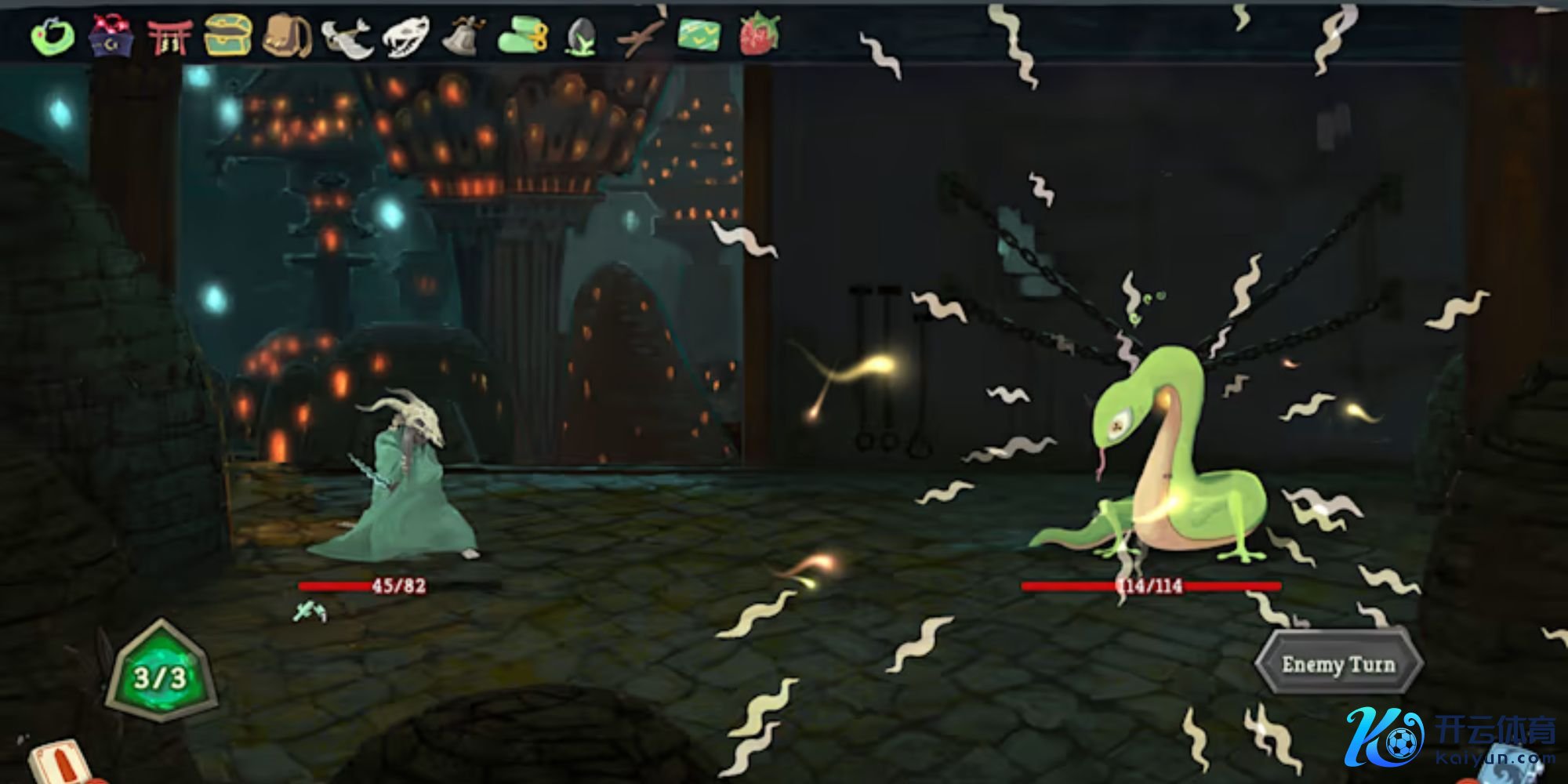
Task: Select the red torii gate relic
Action: point(169,36)
